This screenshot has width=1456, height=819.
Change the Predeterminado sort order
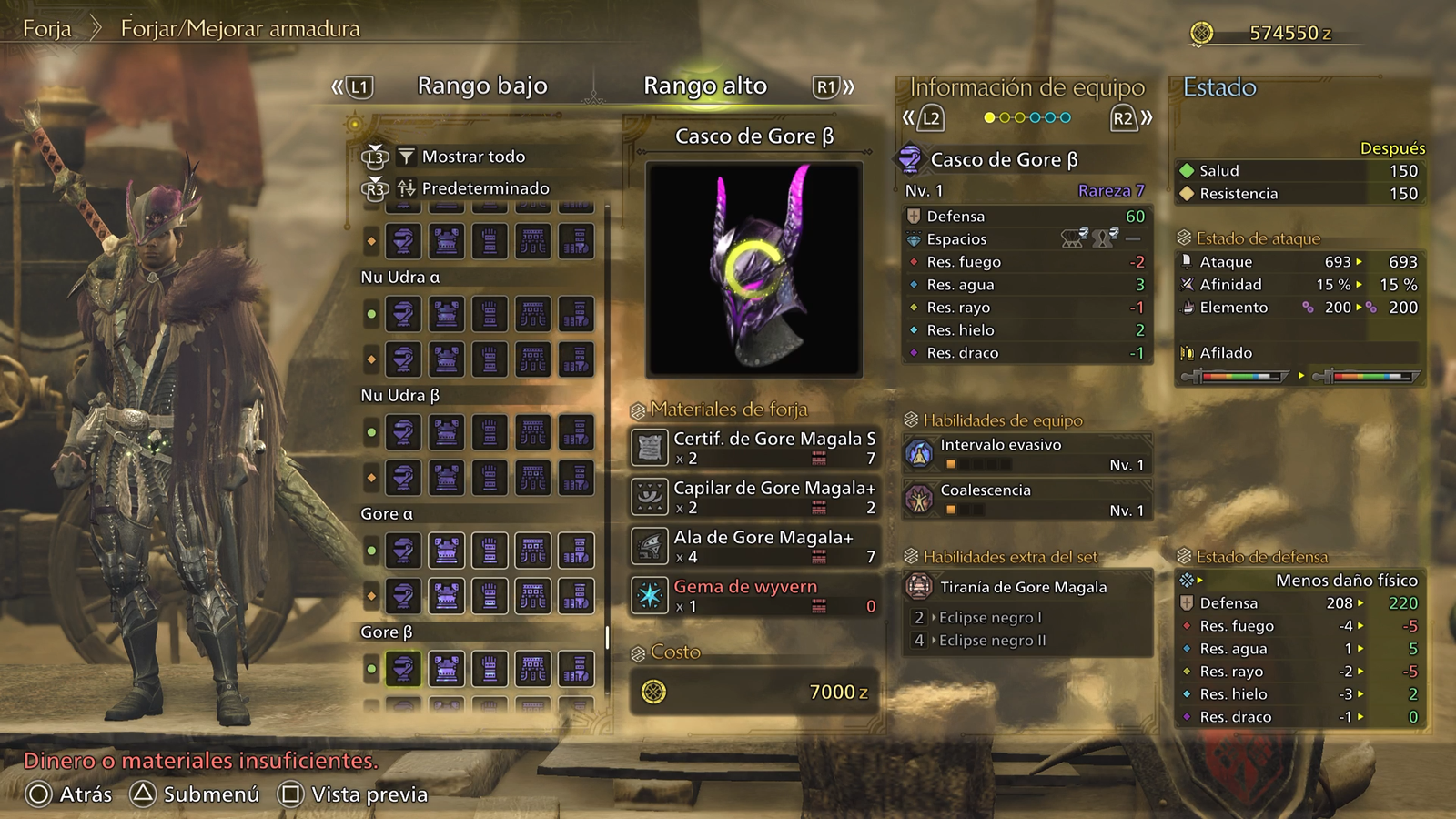pyautogui.click(x=484, y=188)
